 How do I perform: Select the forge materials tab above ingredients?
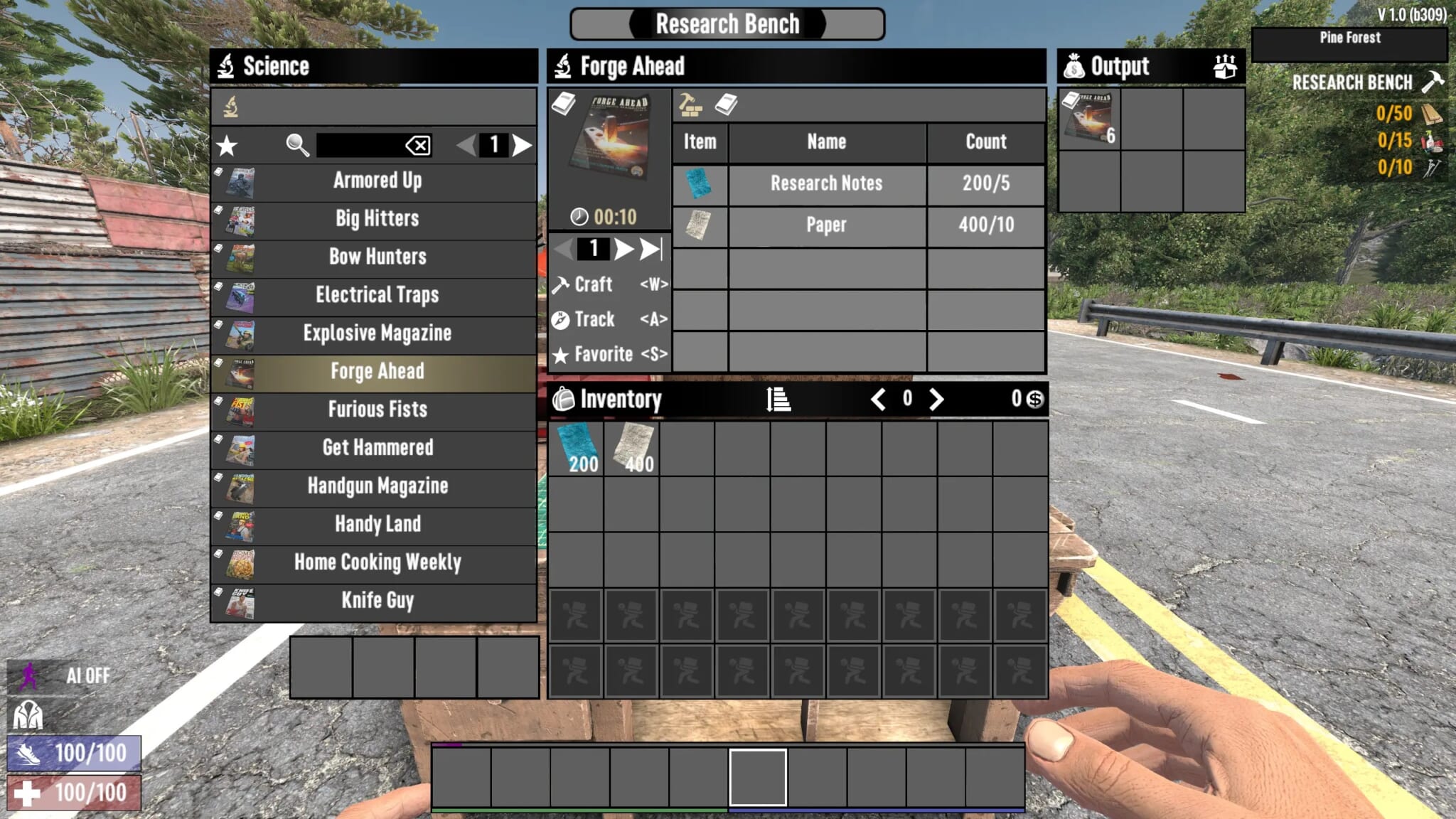pos(689,105)
